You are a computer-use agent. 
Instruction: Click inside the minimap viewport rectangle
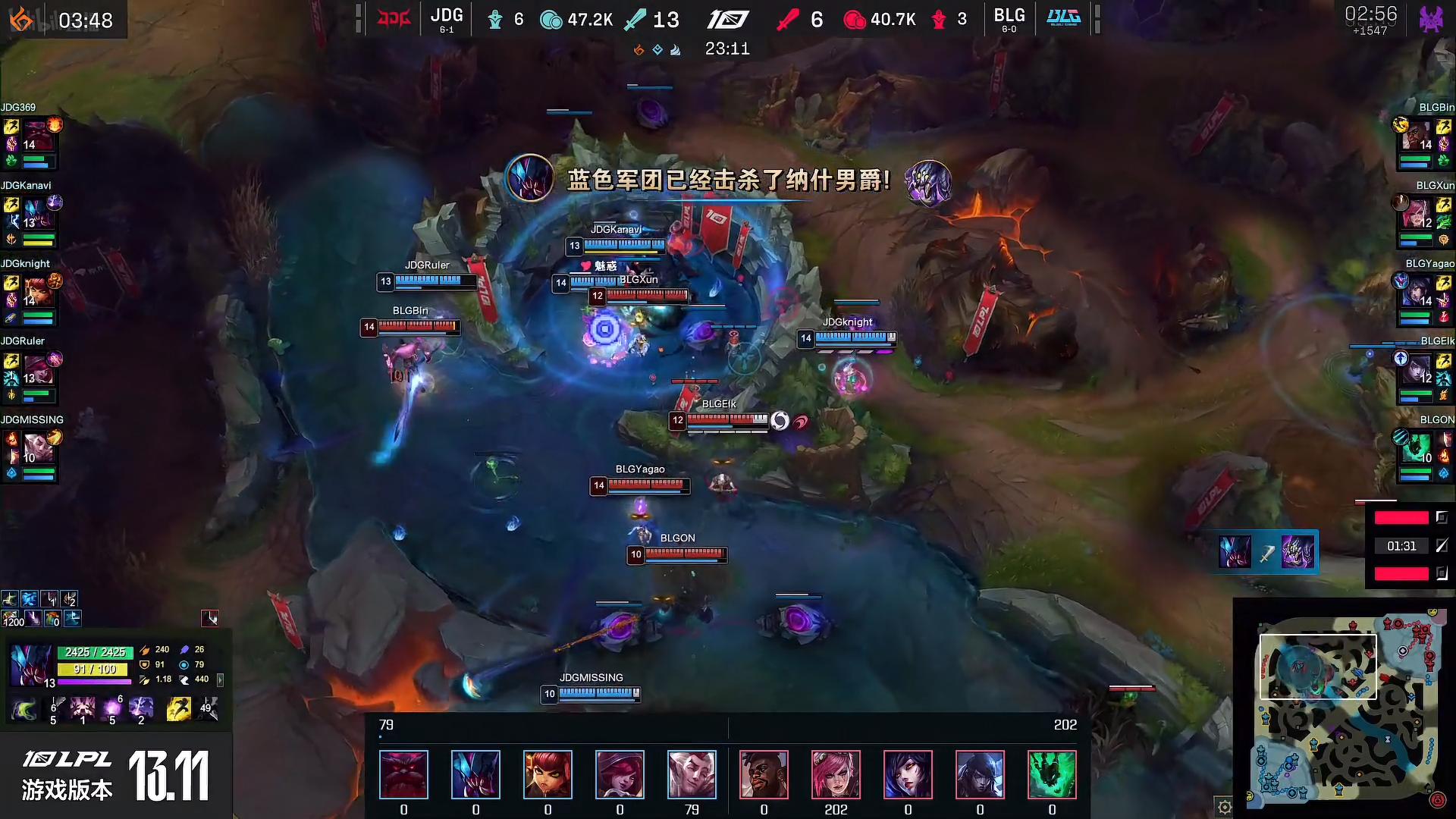(1318, 666)
